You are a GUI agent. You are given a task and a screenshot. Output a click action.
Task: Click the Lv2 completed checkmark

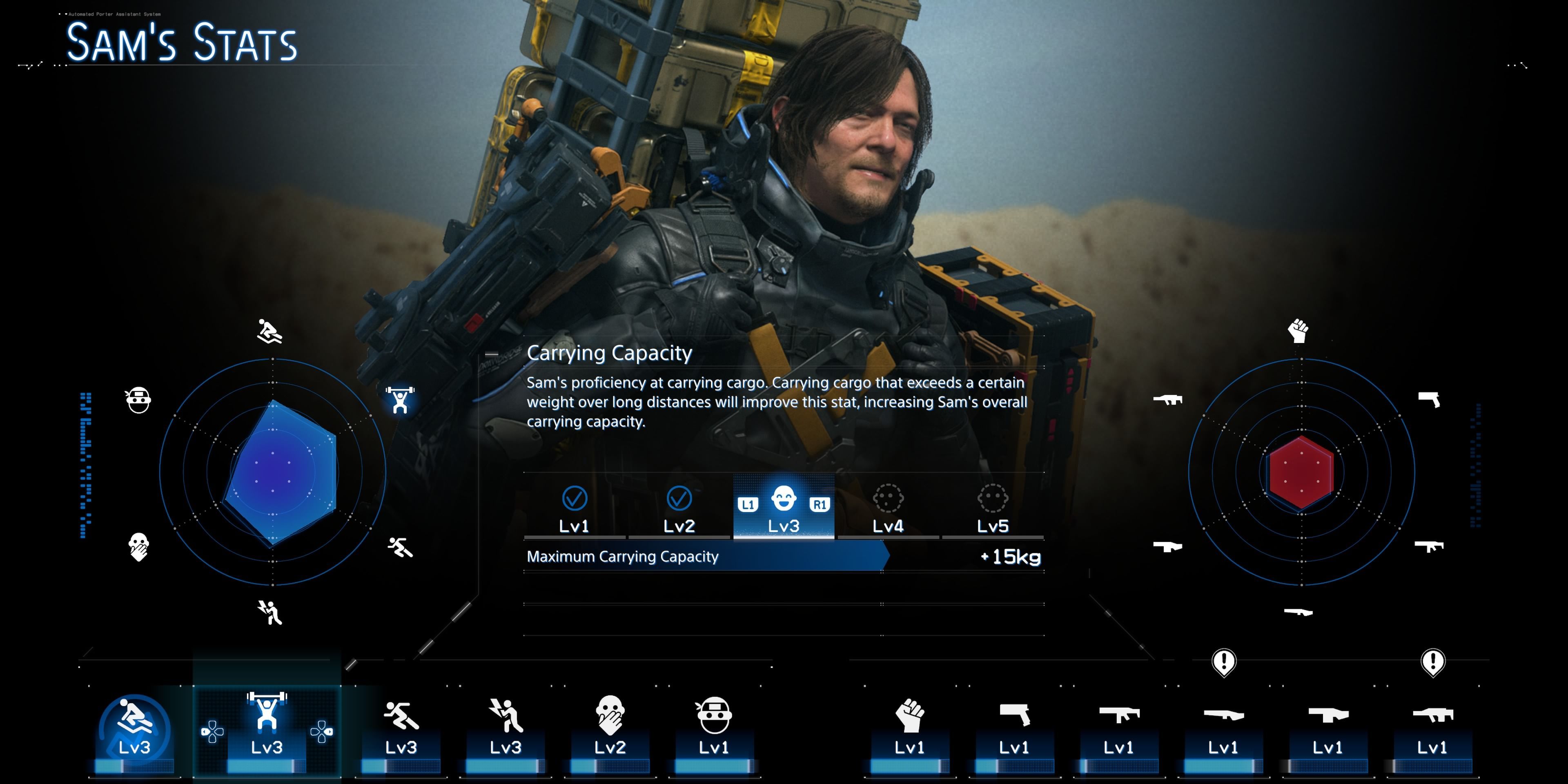[x=678, y=499]
